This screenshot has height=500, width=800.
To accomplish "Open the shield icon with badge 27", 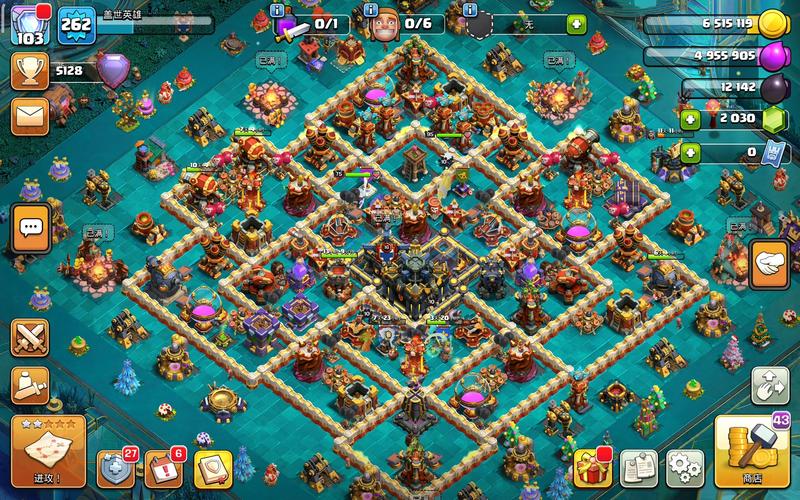I will (114, 466).
